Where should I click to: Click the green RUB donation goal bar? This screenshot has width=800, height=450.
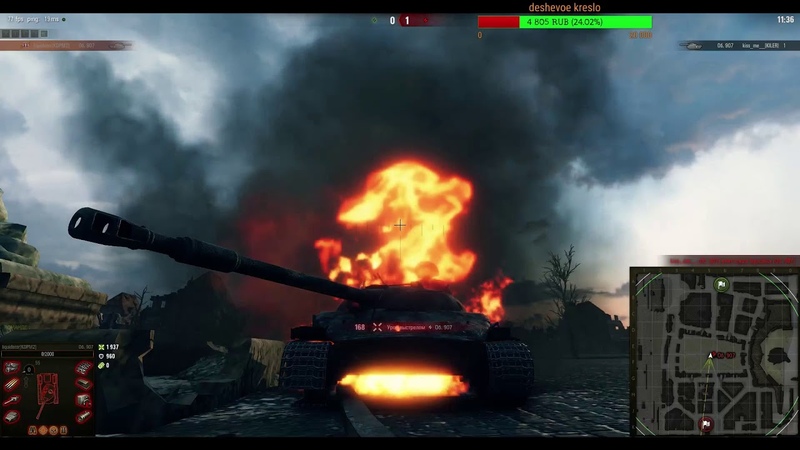(585, 22)
